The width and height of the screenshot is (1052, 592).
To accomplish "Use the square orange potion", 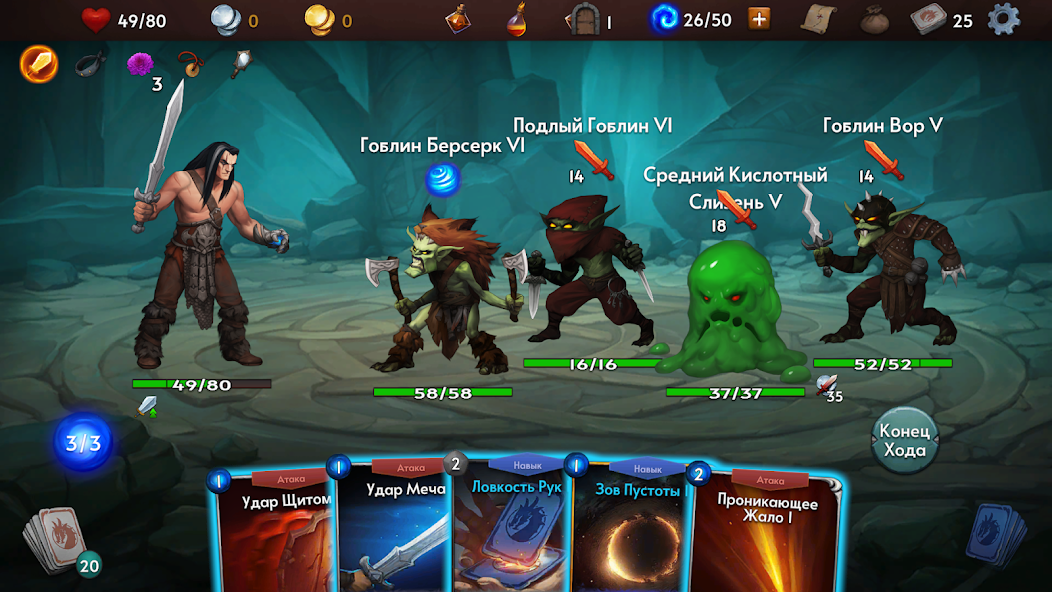I will tap(459, 19).
